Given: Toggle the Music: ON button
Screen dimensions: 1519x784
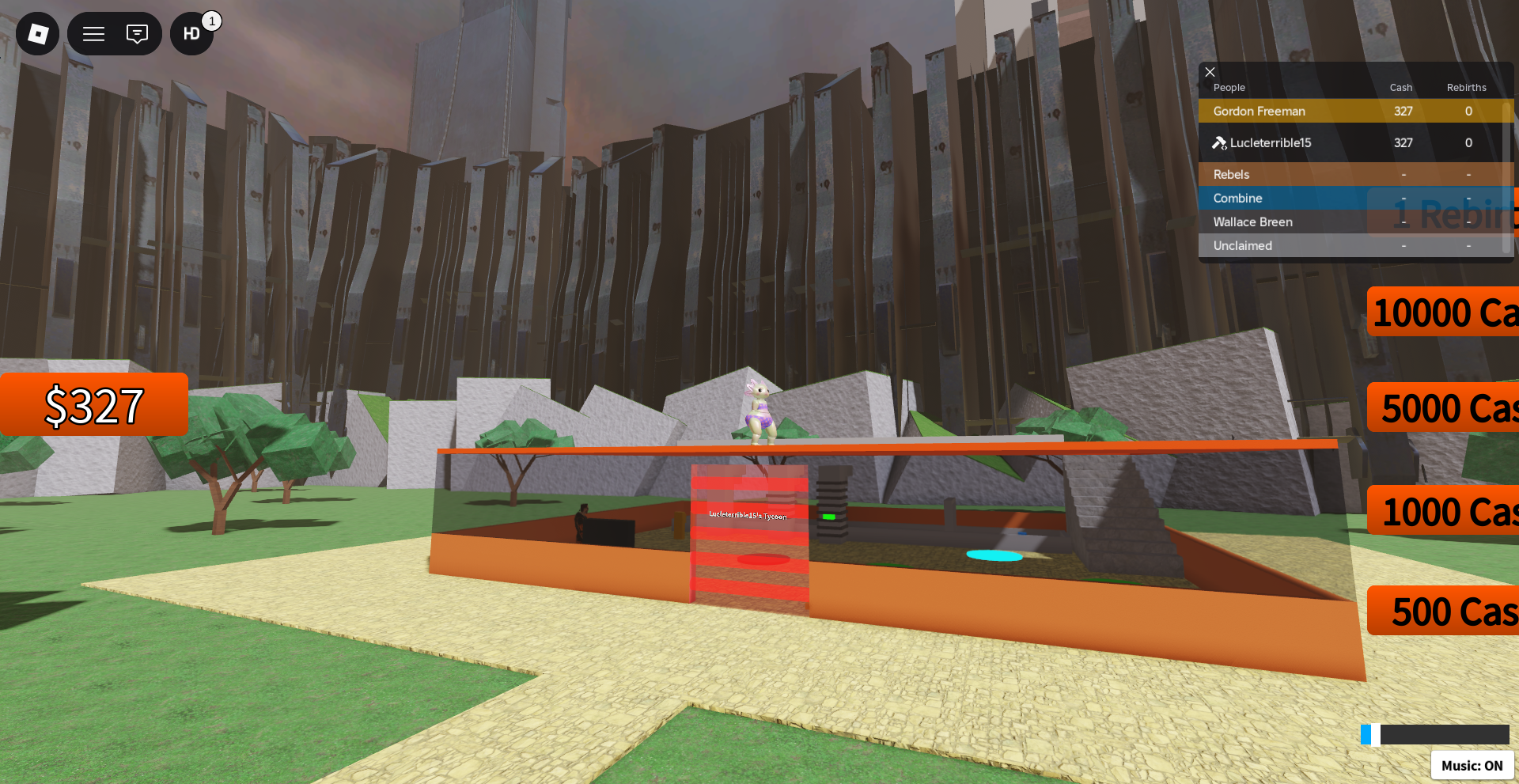Looking at the screenshot, I should pos(1472,765).
